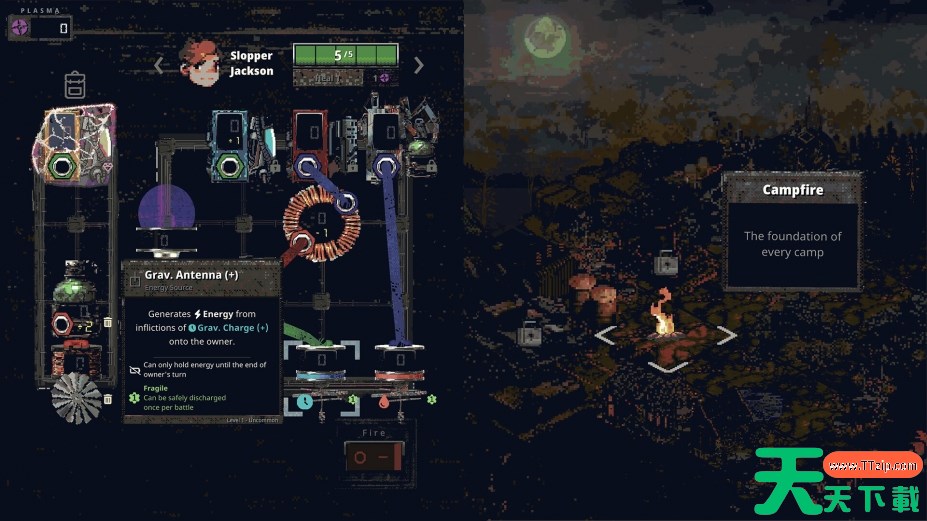Switch to the next character with right arrow
Viewport: 927px width, 521px height.
[x=419, y=65]
